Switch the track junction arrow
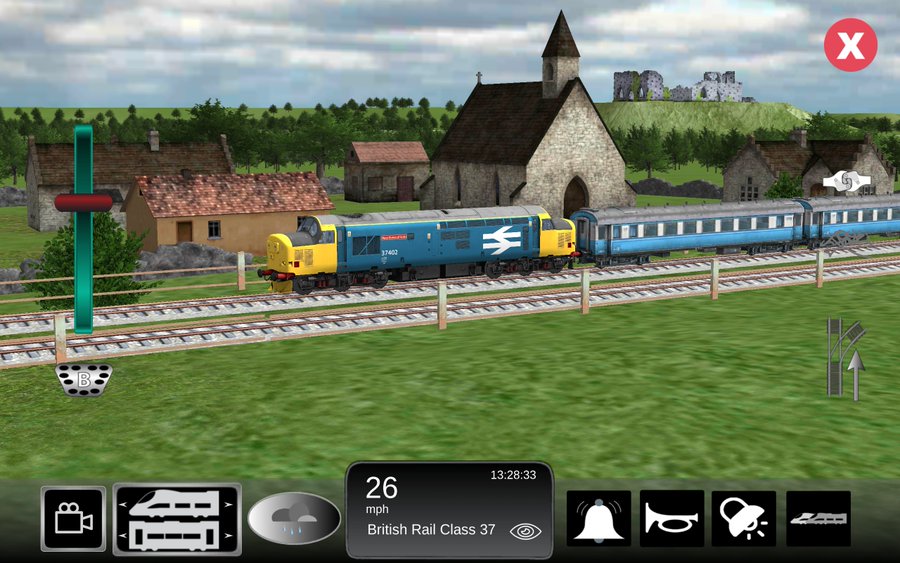 coord(846,358)
